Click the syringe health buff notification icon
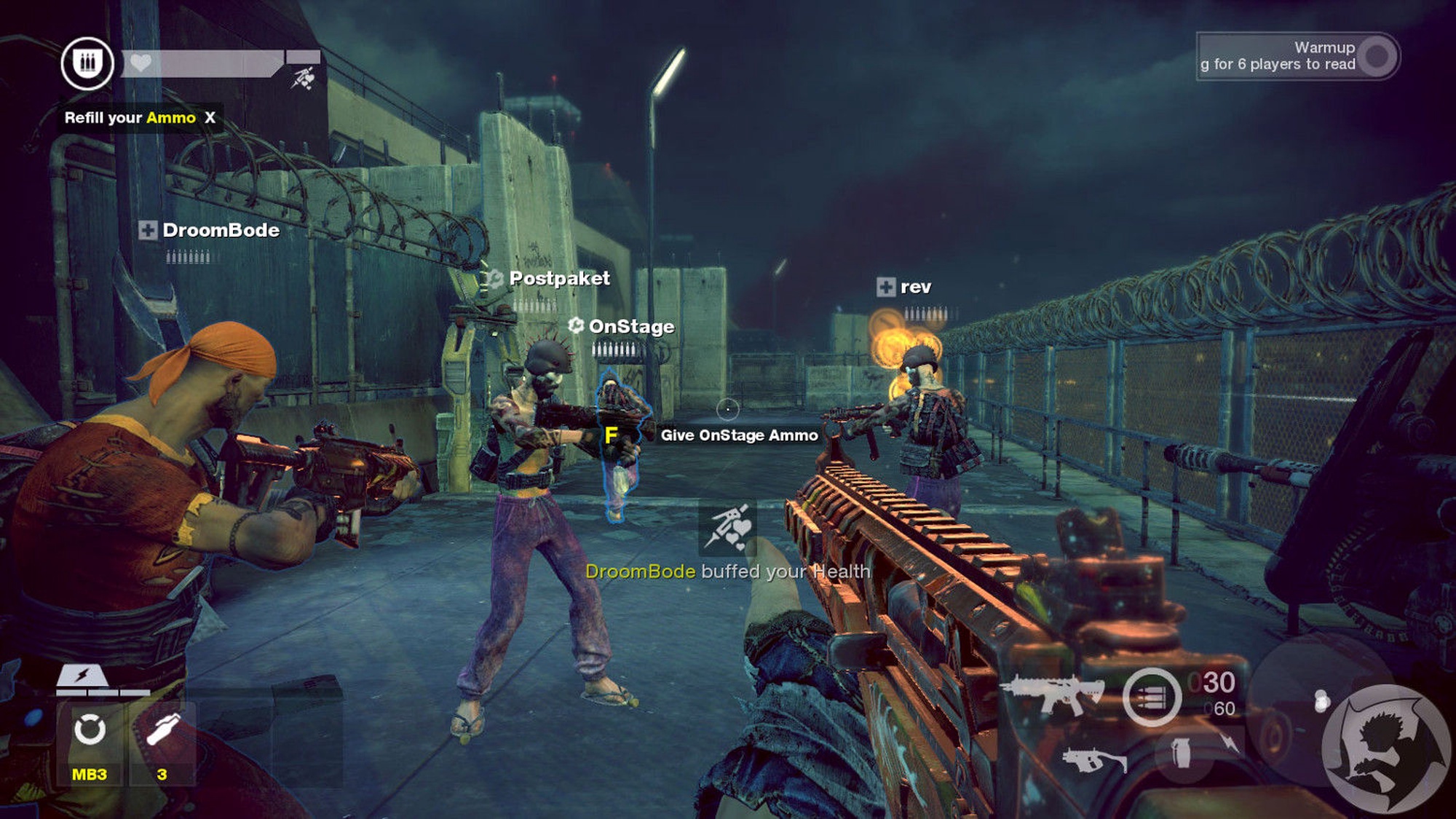This screenshot has height=819, width=1456. coord(728,527)
